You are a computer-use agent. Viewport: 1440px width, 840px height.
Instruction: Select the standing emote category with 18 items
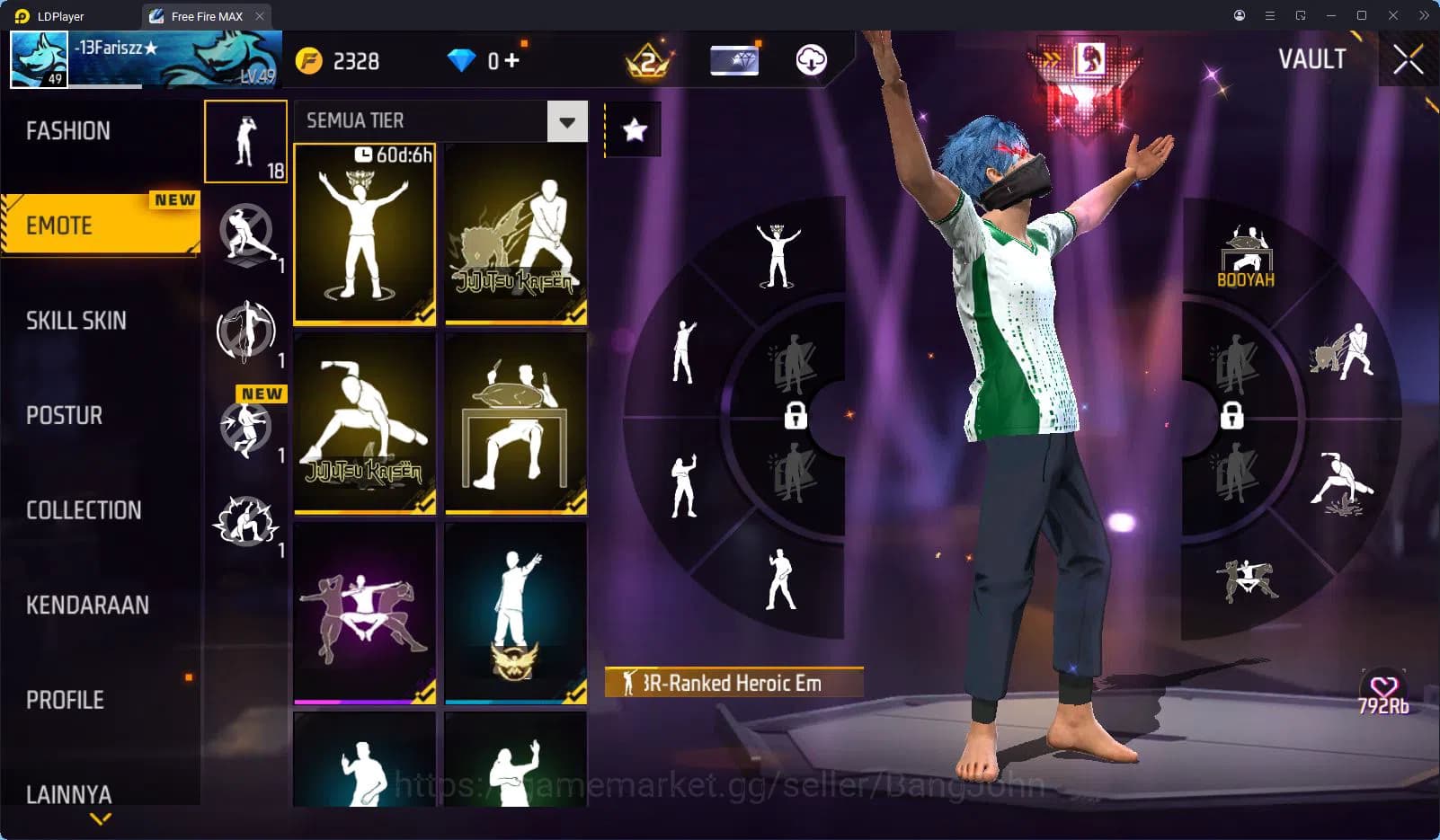pos(245,142)
